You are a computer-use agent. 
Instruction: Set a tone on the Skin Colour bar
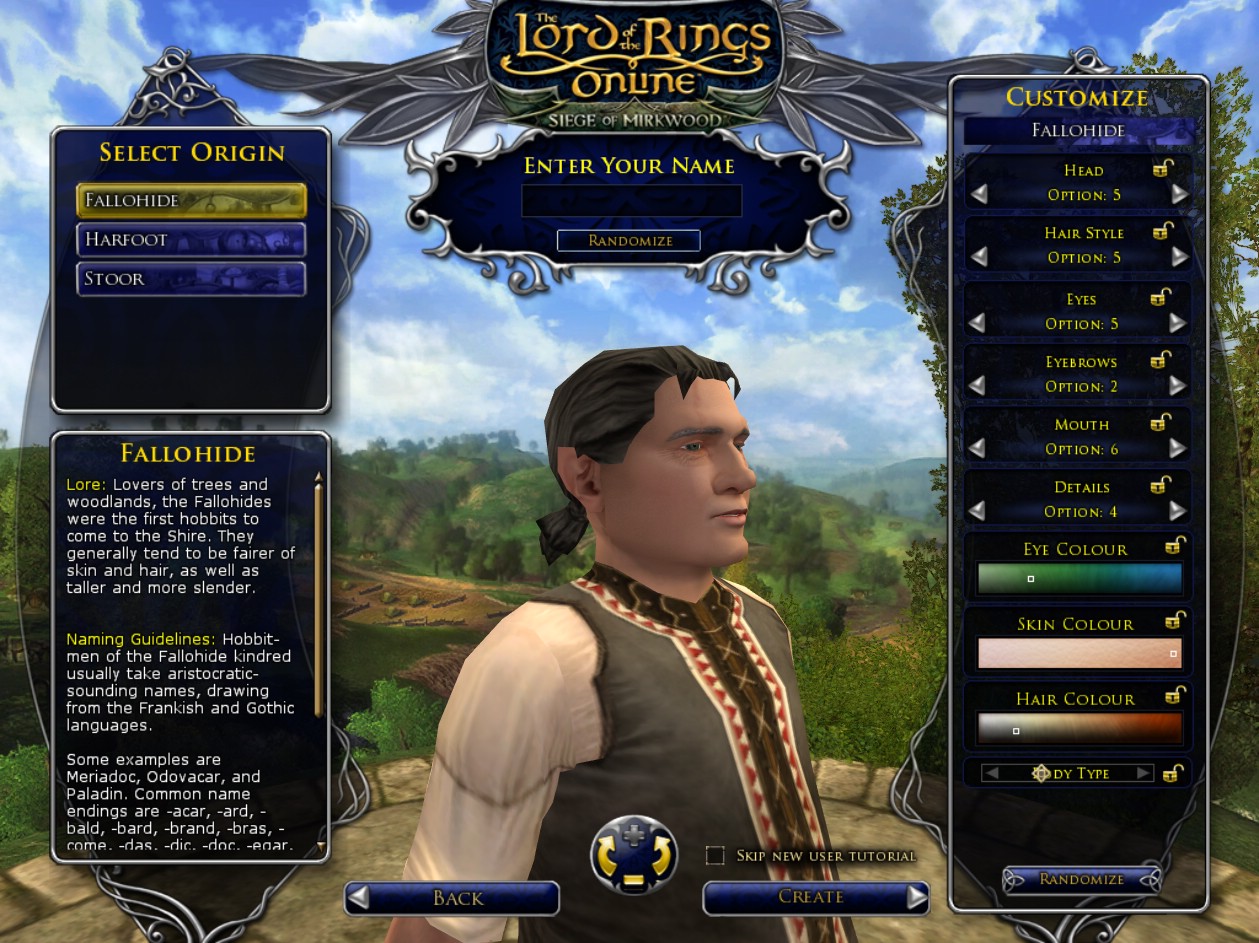click(1079, 654)
